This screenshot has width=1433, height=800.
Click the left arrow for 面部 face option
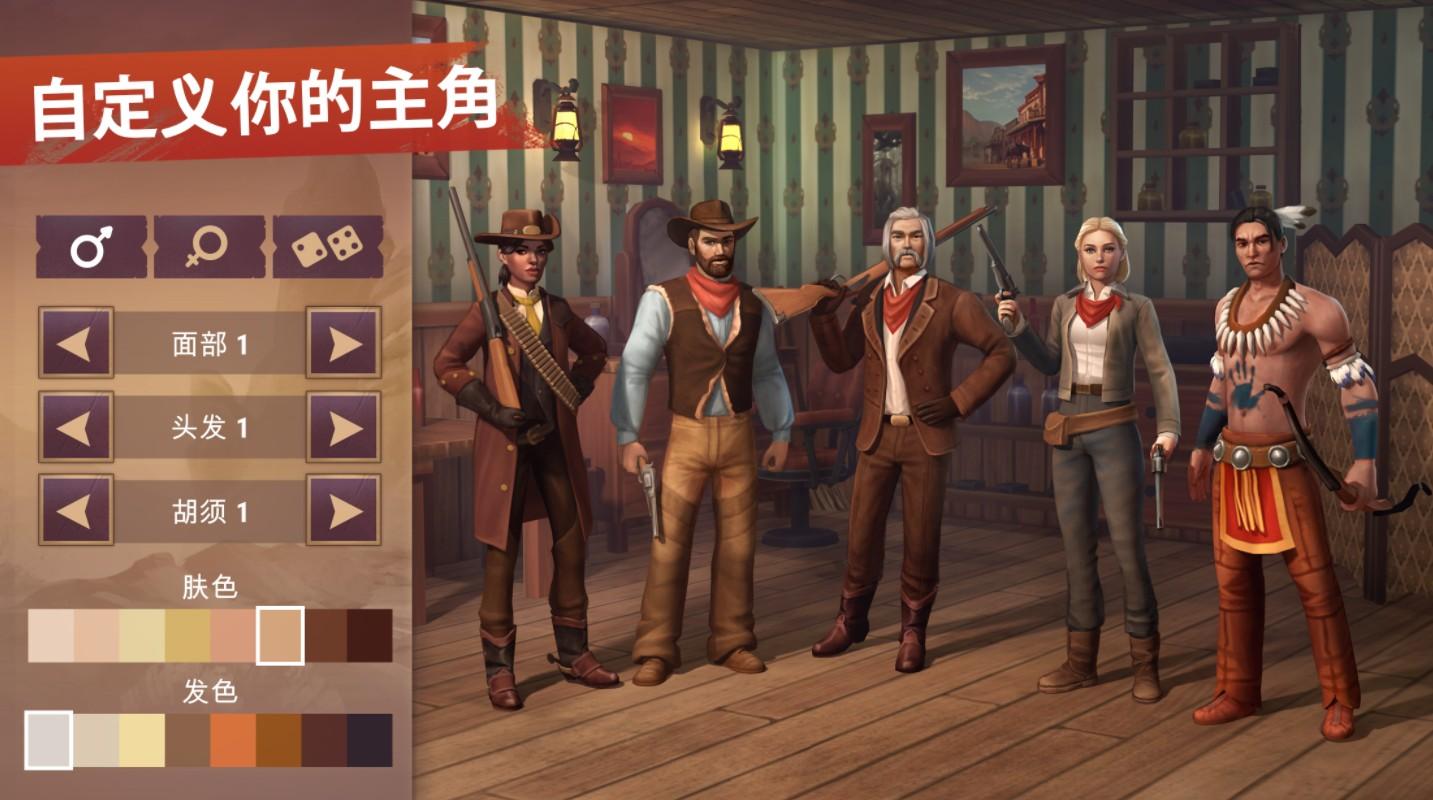coord(77,343)
